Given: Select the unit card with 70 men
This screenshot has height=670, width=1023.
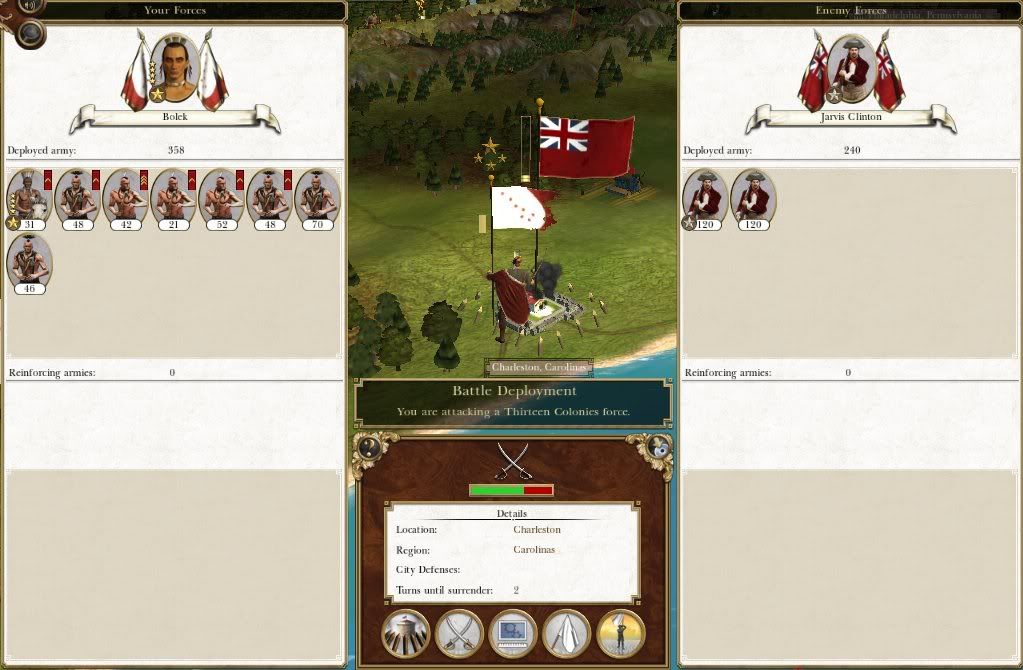Looking at the screenshot, I should [x=317, y=198].
